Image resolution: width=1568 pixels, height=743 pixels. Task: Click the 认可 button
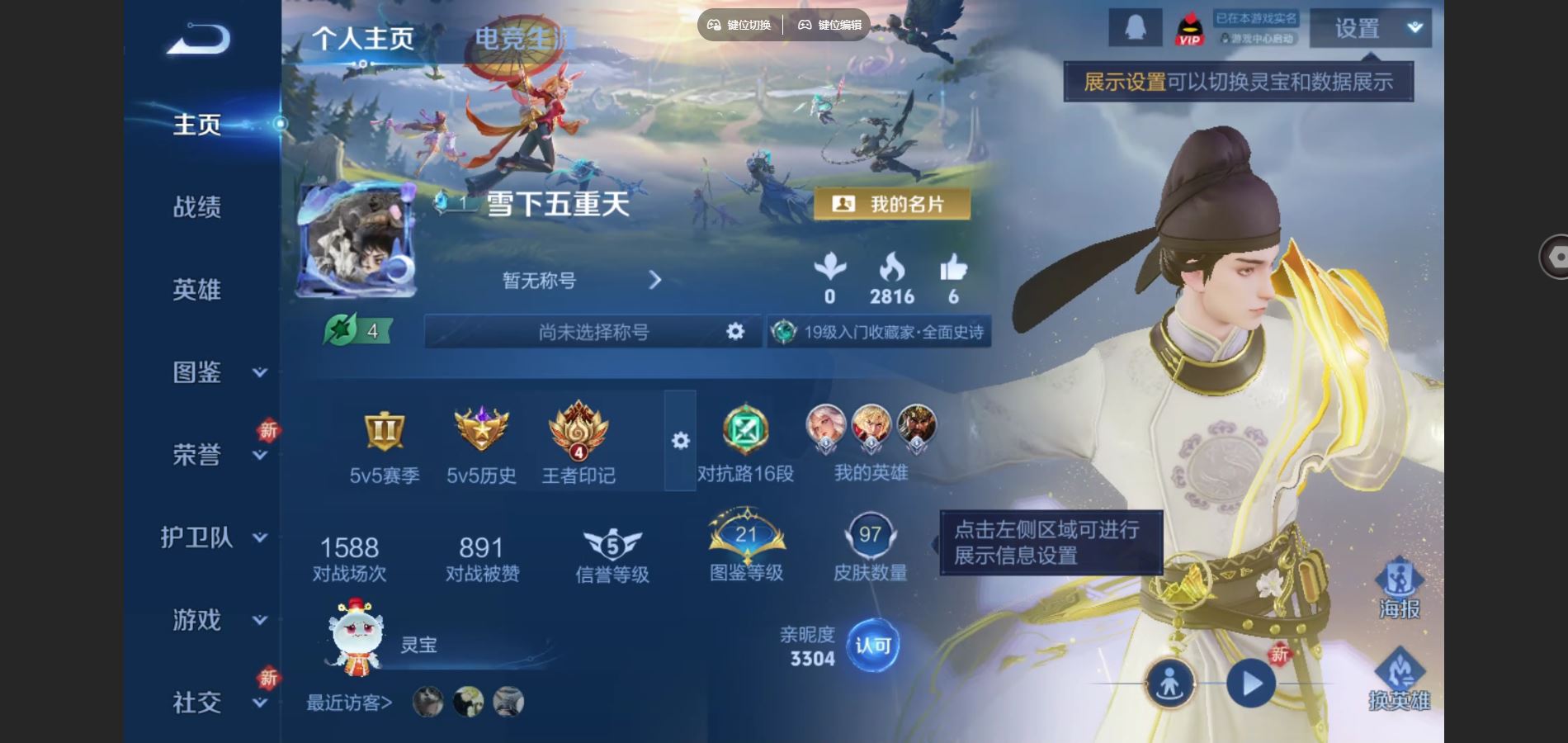(873, 646)
